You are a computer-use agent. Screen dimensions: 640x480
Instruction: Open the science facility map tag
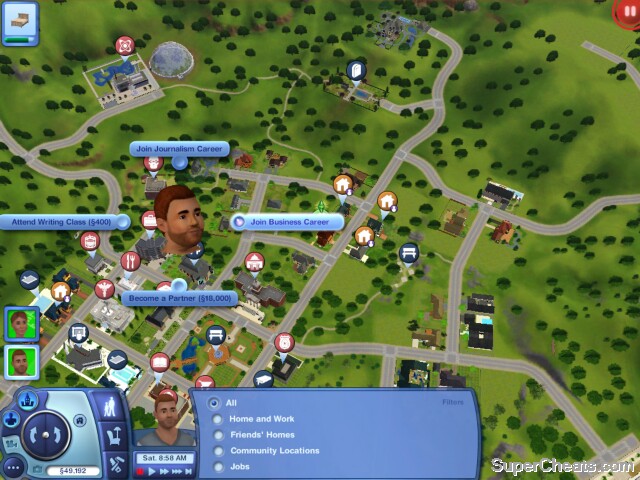coord(124,45)
